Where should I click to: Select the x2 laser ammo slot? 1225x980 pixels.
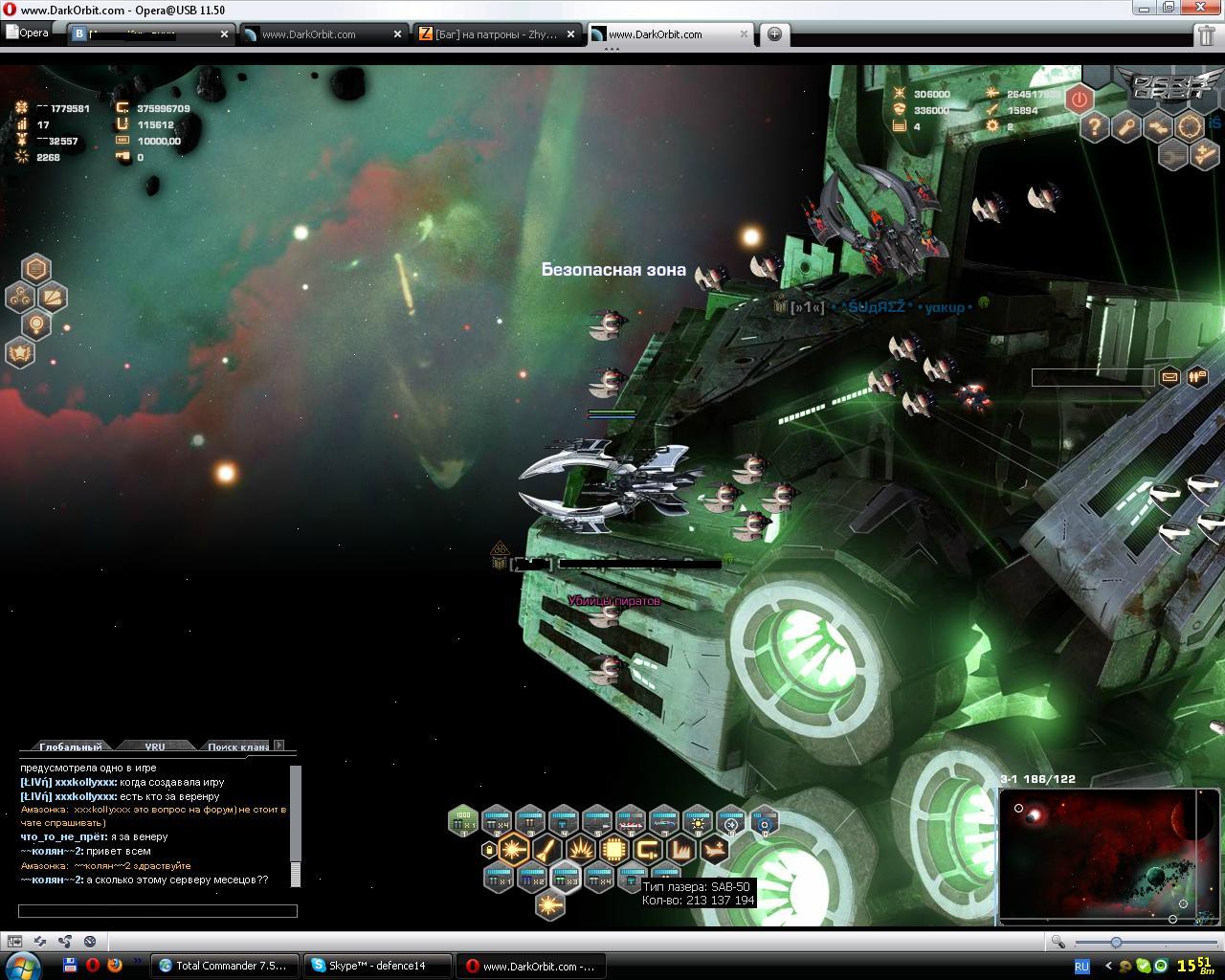[x=531, y=878]
